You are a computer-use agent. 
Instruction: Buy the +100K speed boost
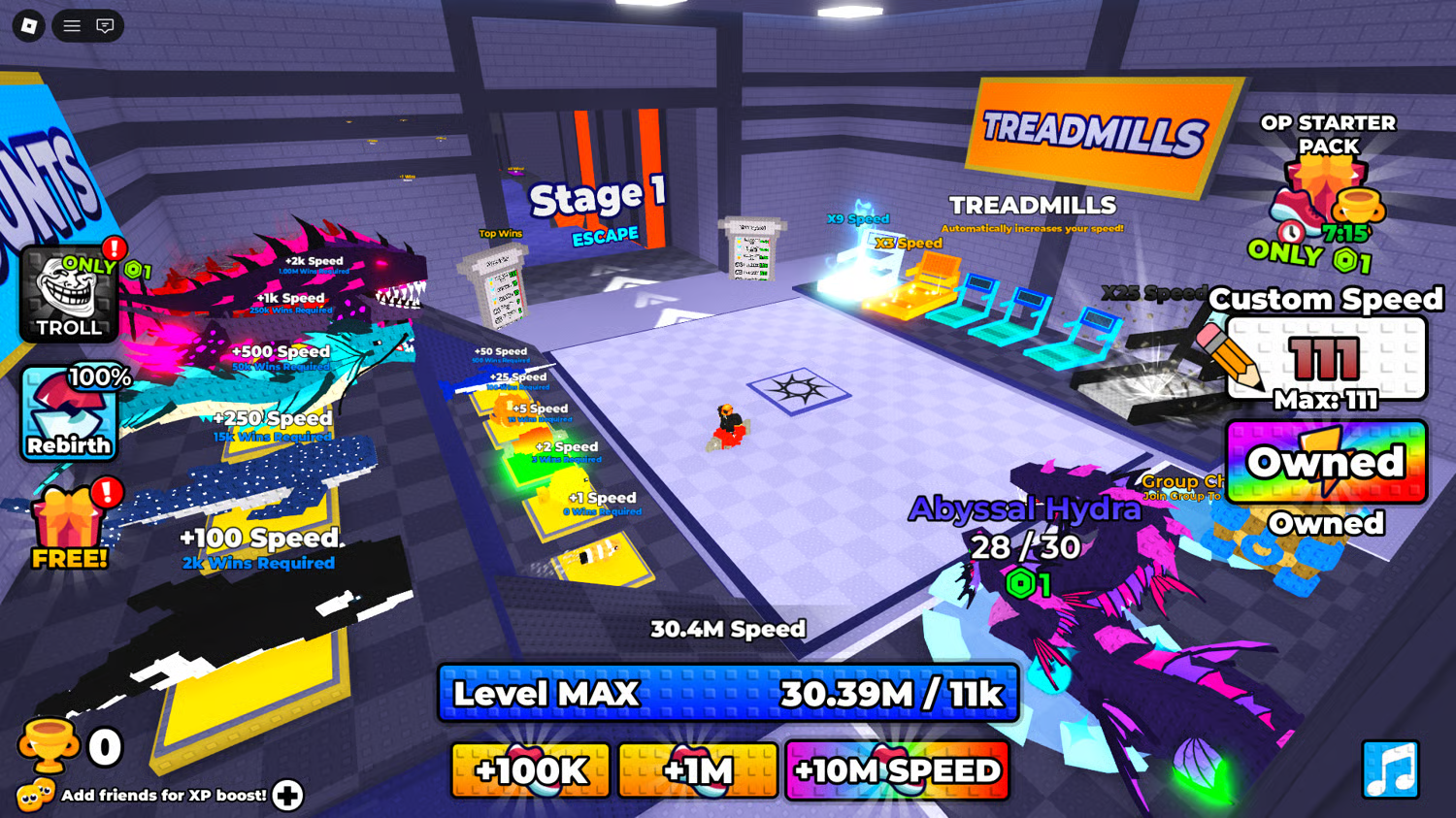[531, 770]
